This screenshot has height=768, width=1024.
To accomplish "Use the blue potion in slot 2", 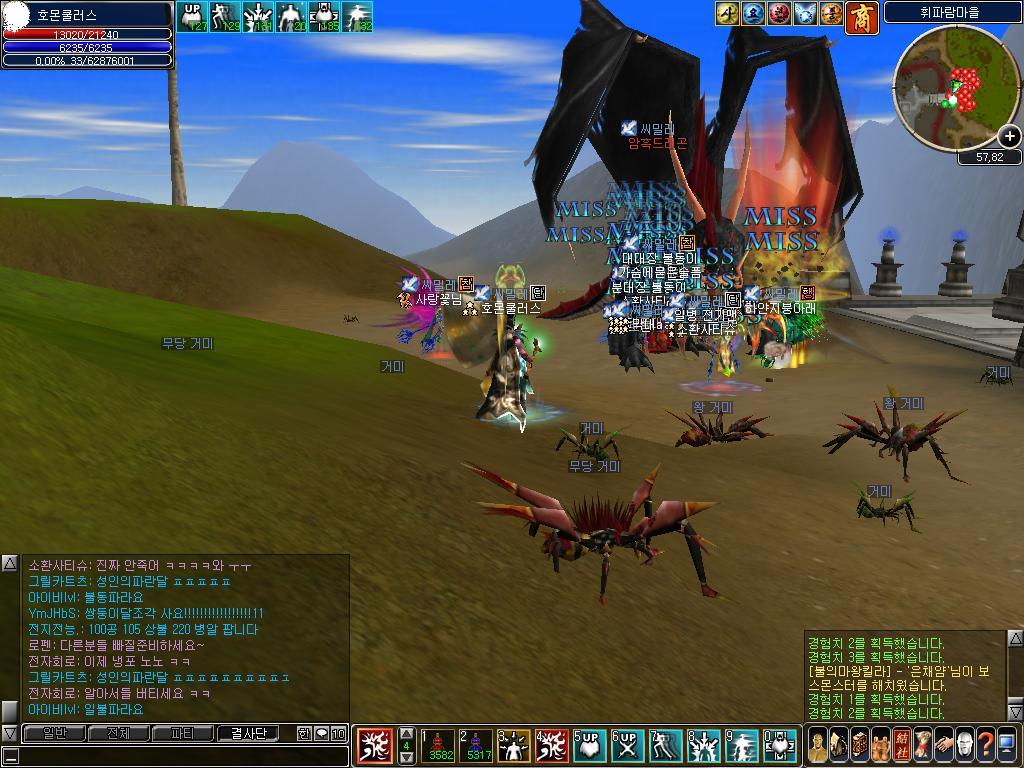I will 477,745.
